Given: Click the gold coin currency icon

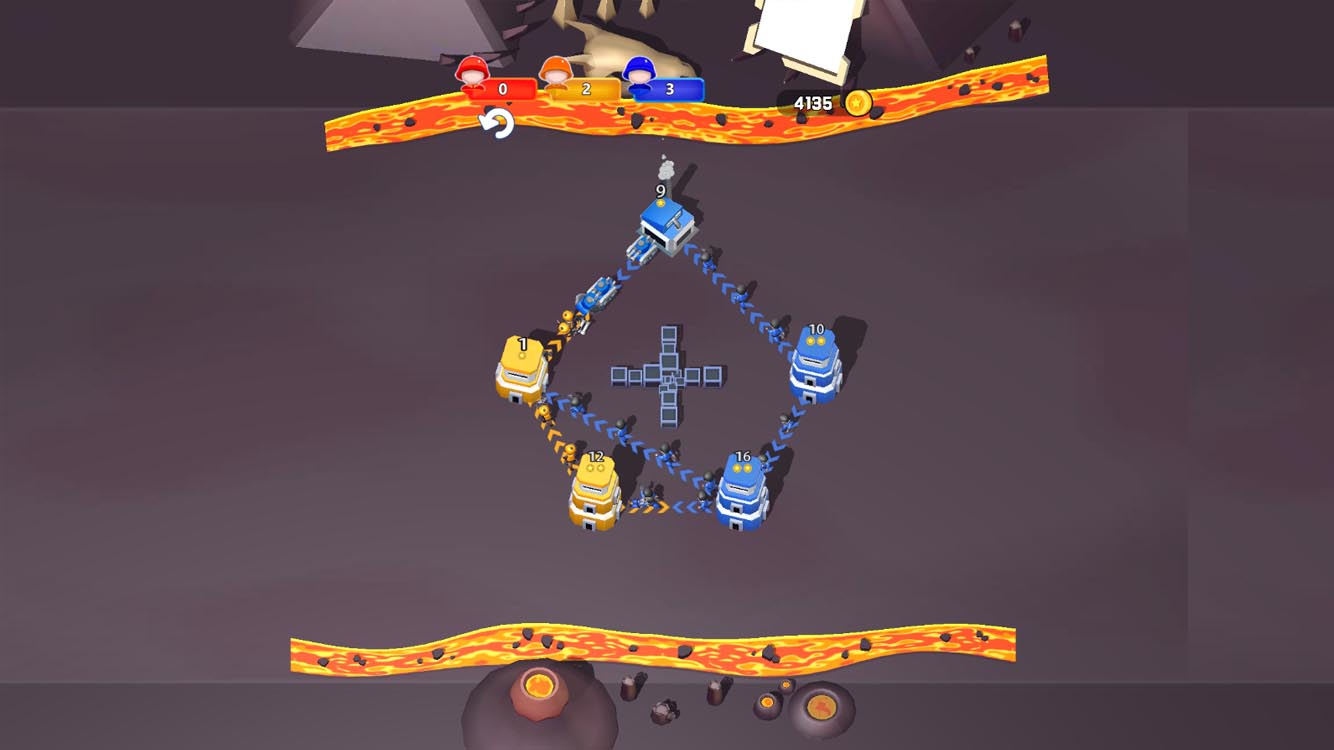Looking at the screenshot, I should (x=860, y=101).
